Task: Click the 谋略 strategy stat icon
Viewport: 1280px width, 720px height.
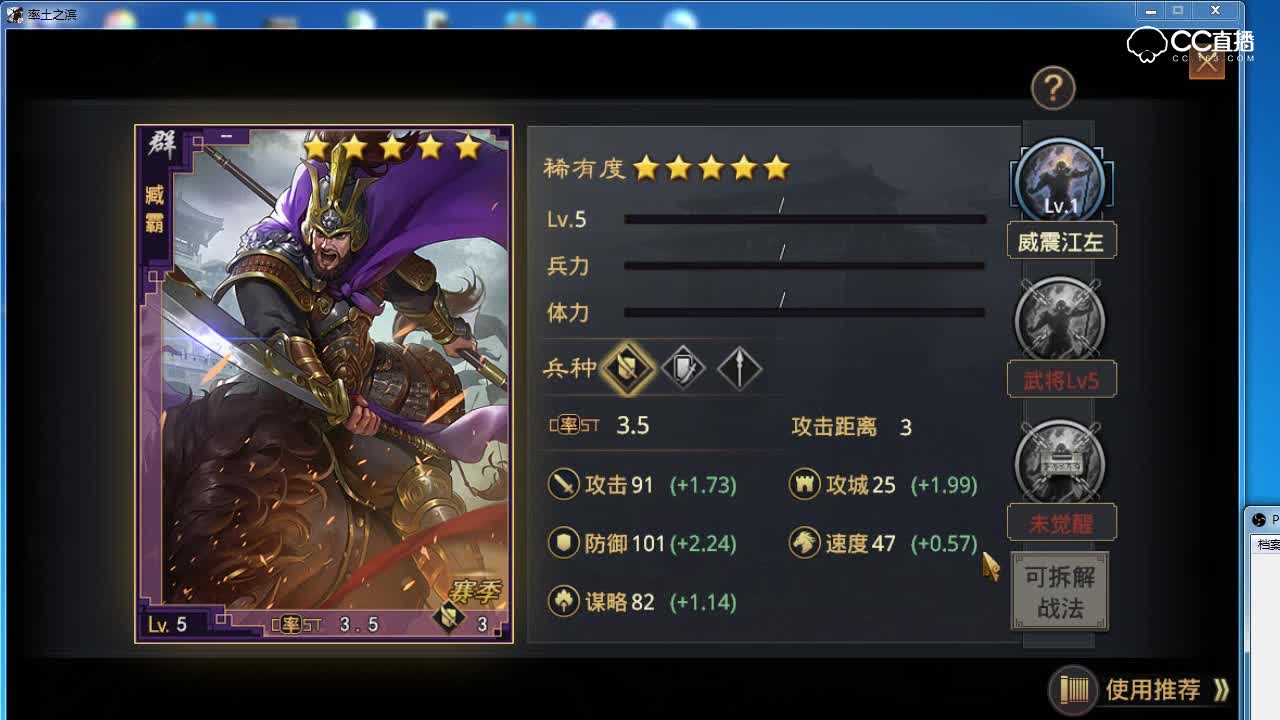Action: click(x=566, y=602)
